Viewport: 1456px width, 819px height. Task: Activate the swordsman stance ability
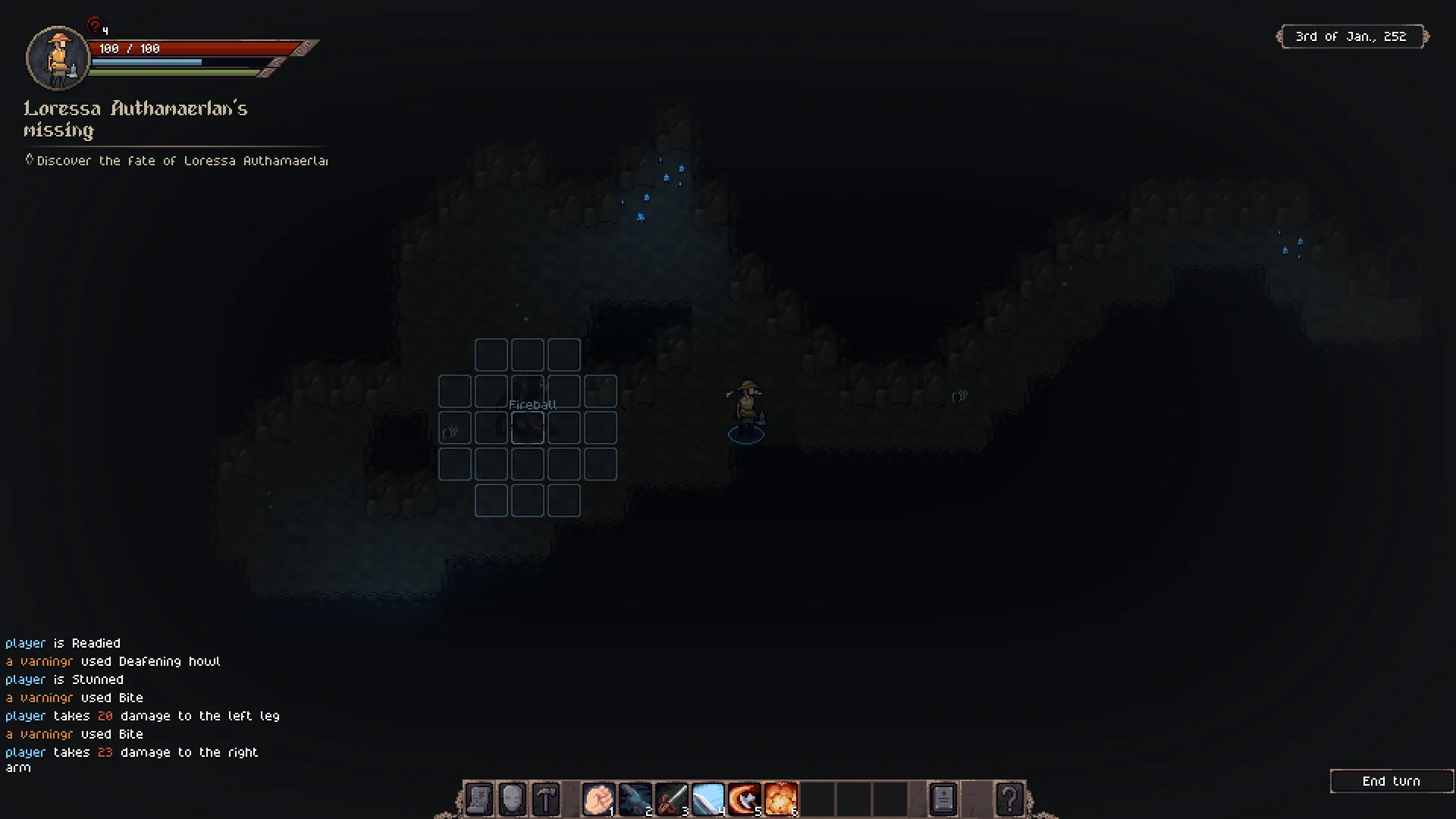tap(671, 799)
